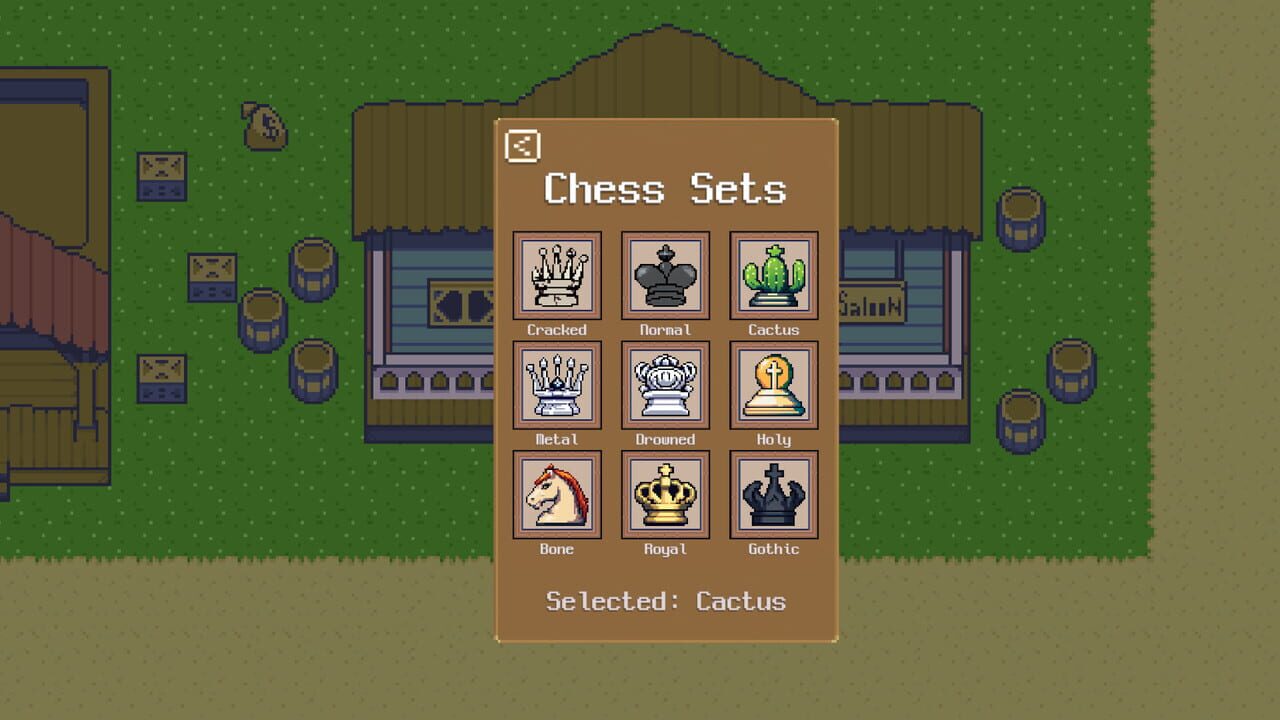This screenshot has width=1280, height=720.
Task: Select the Metal chess set
Action: 557,385
